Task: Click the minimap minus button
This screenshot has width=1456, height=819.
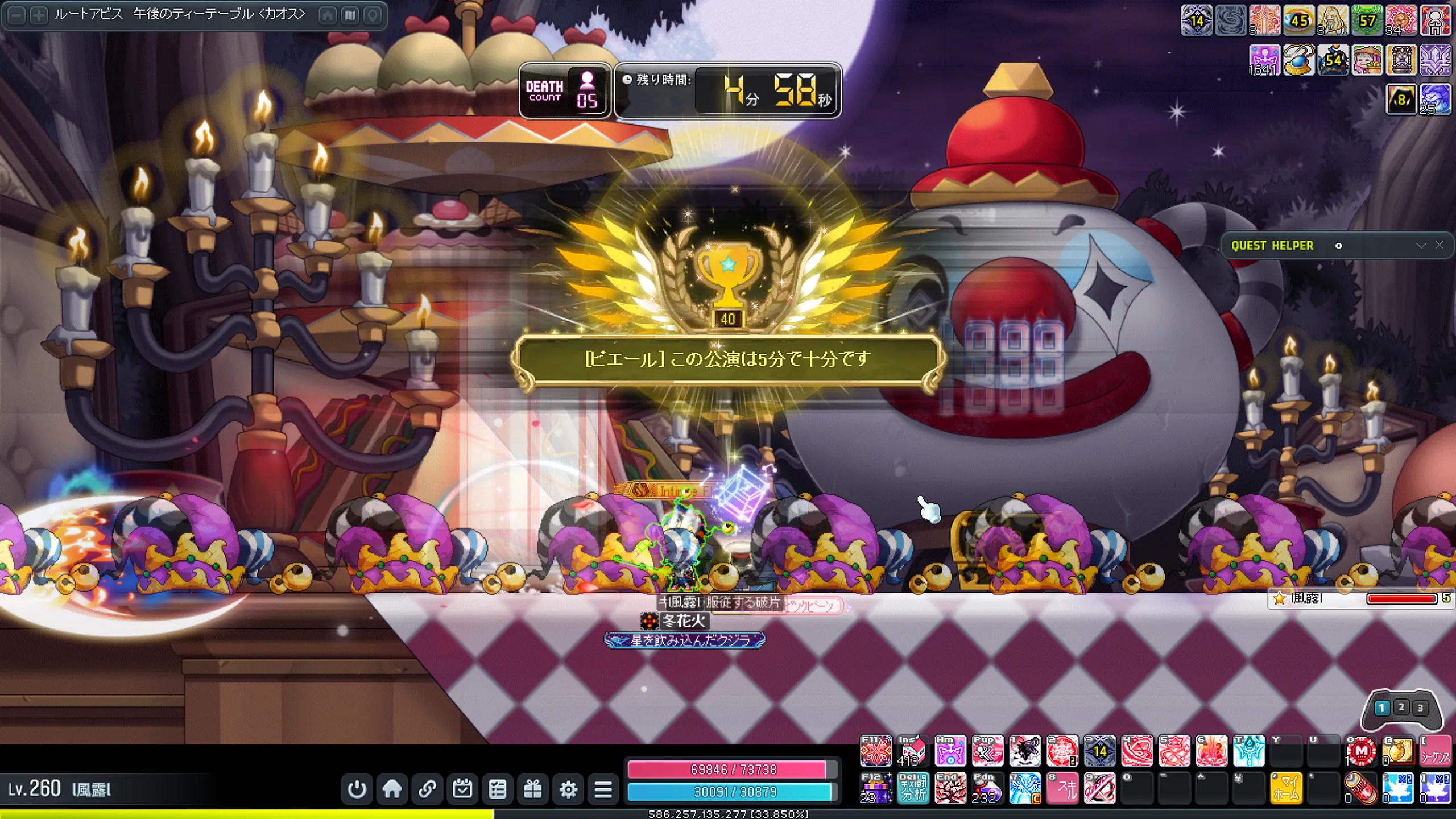Action: tap(17, 15)
